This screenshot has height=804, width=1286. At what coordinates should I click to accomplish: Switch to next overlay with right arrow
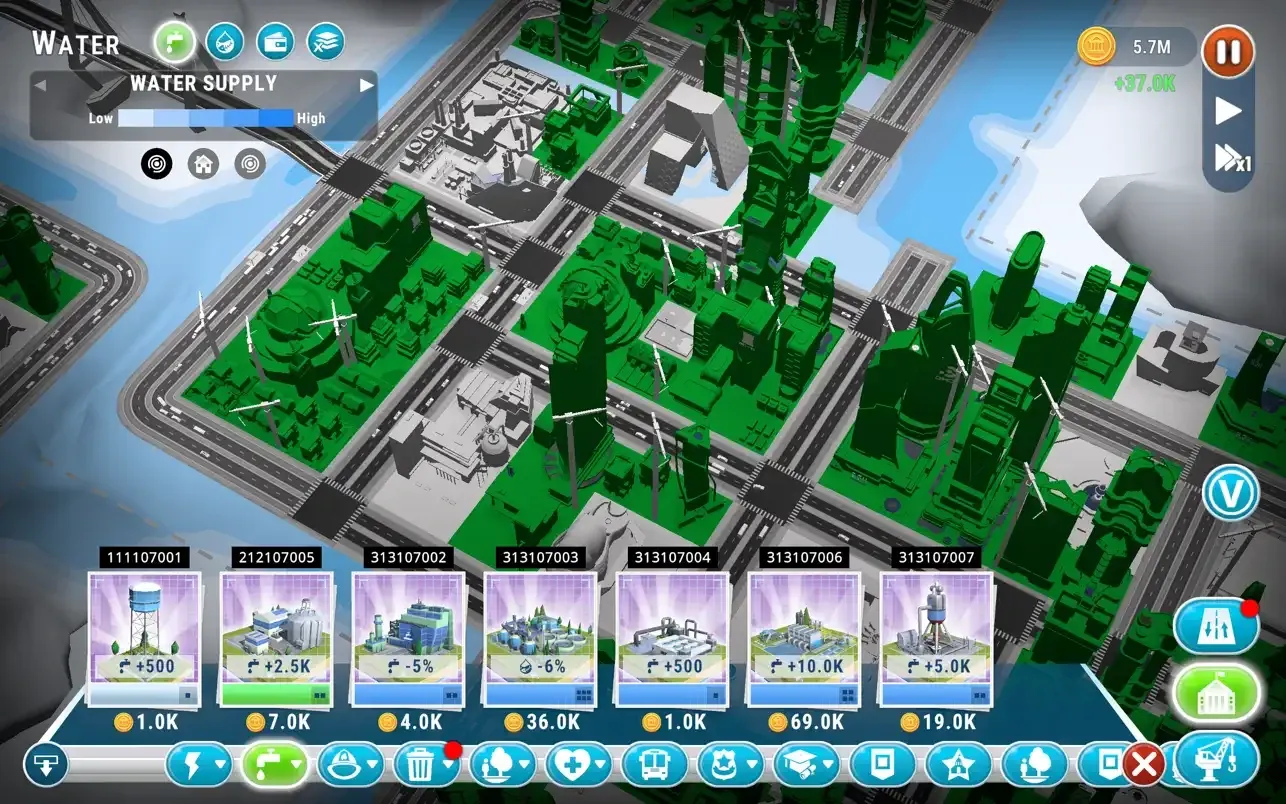(x=366, y=83)
